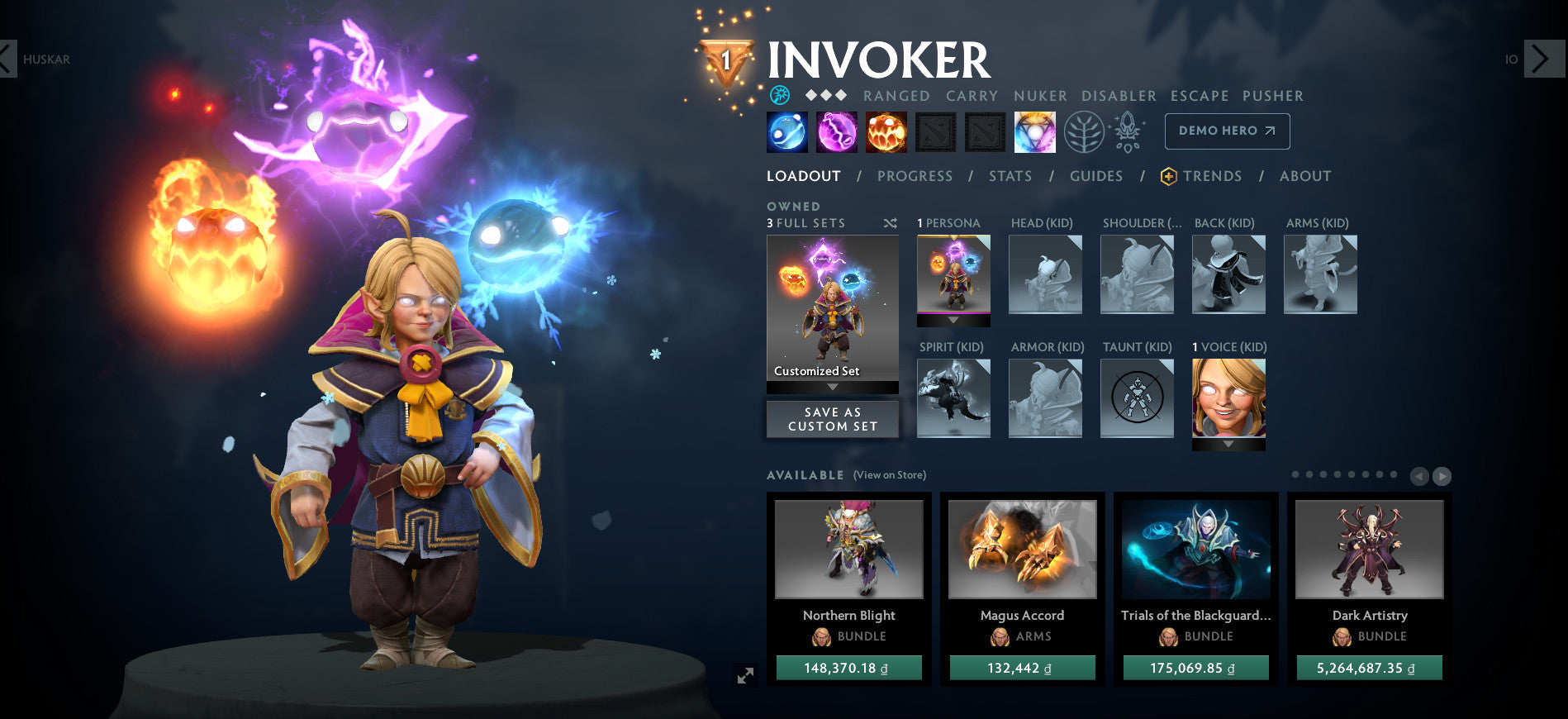The width and height of the screenshot is (1568, 719).
Task: Click the Save As Custom Set button
Action: pyautogui.click(x=832, y=419)
